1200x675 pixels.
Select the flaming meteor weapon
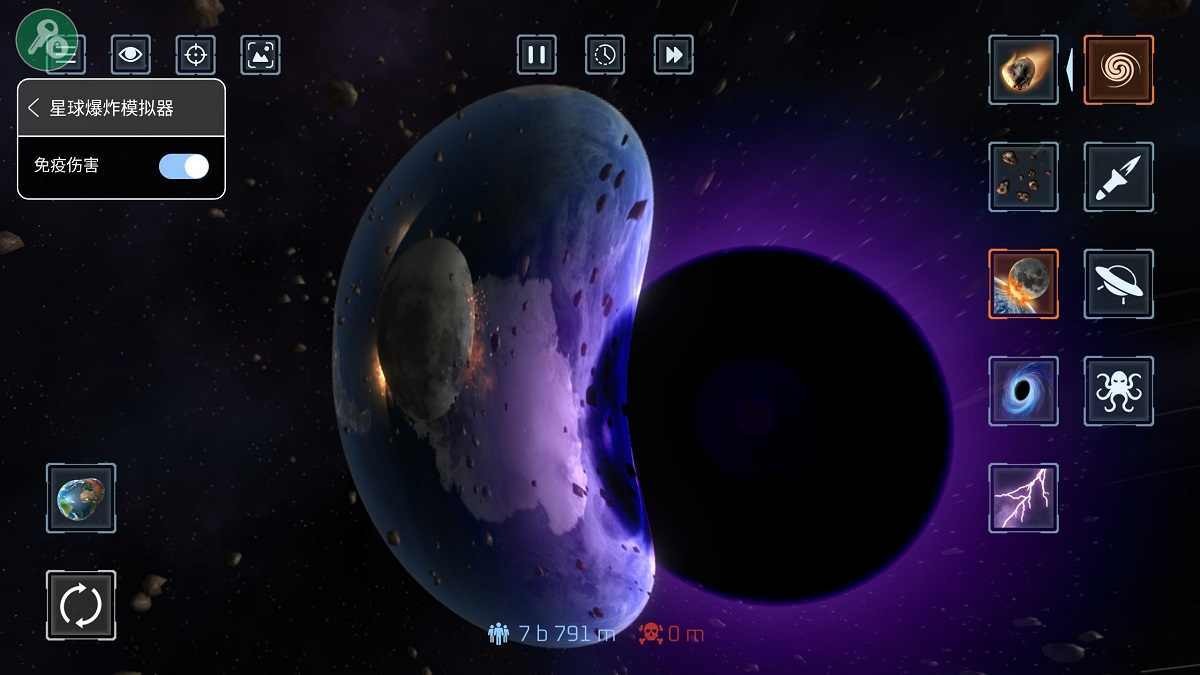point(1023,70)
